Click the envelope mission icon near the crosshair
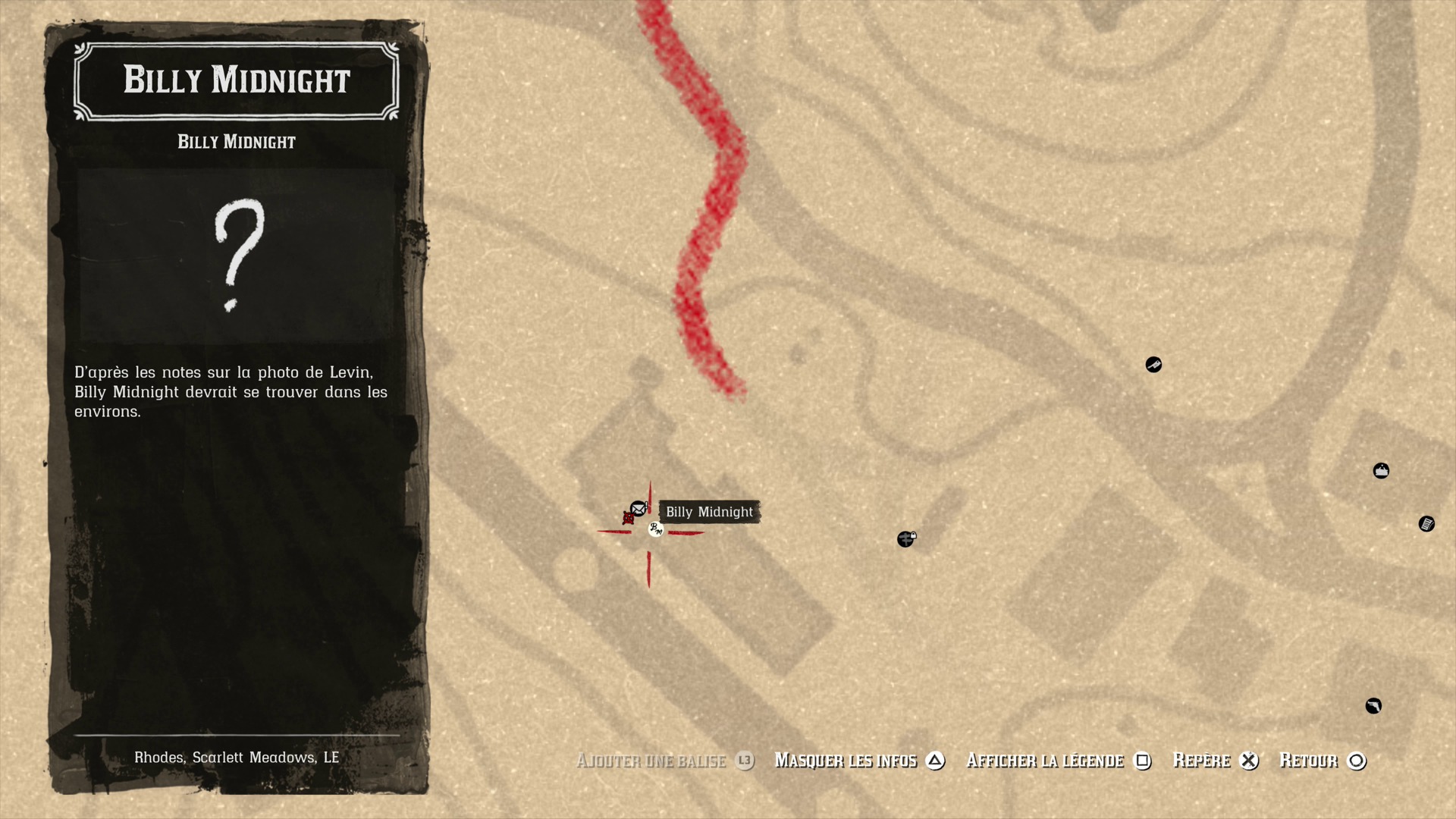 638,508
